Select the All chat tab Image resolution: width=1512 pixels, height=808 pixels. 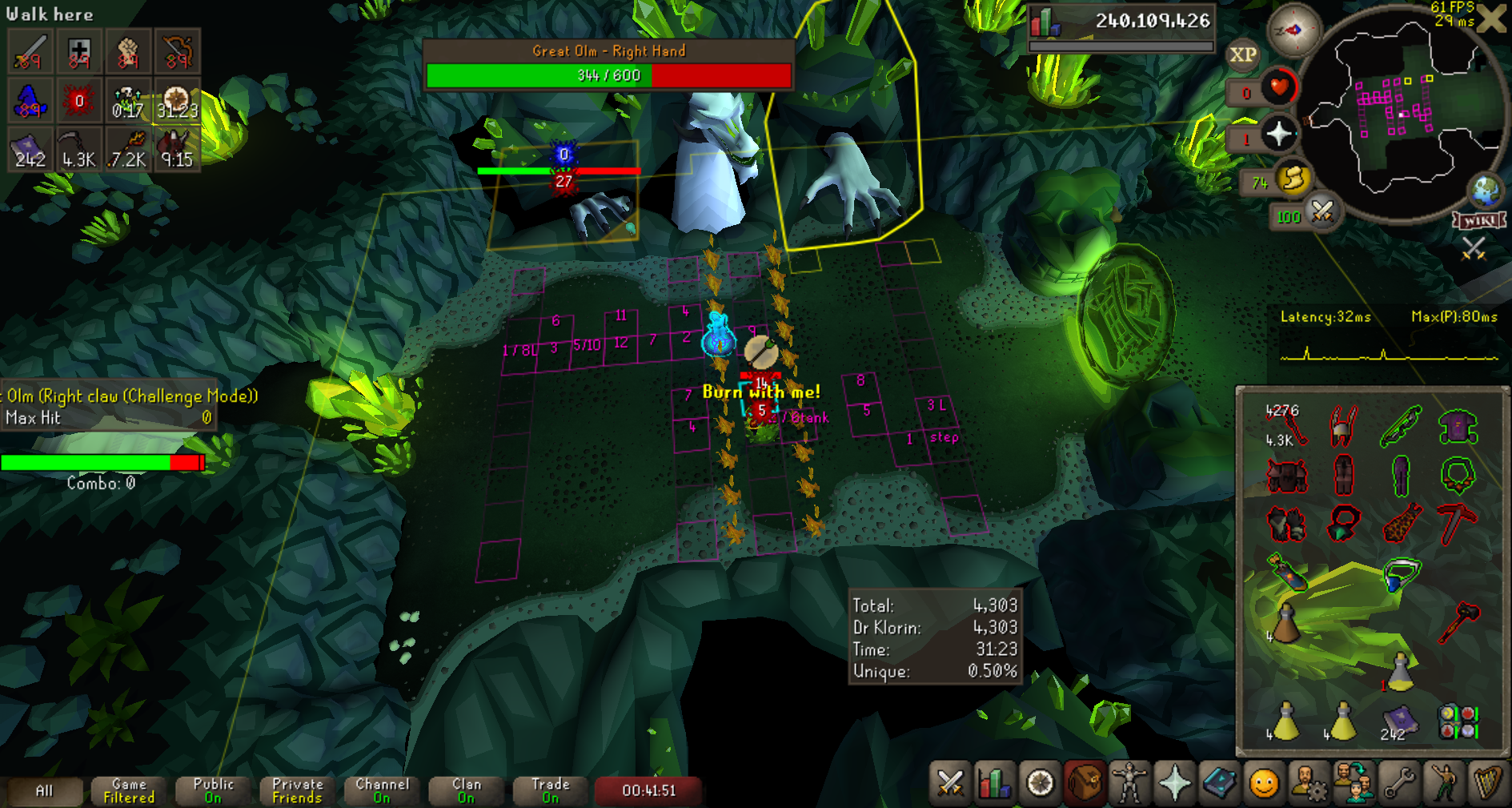[x=44, y=790]
